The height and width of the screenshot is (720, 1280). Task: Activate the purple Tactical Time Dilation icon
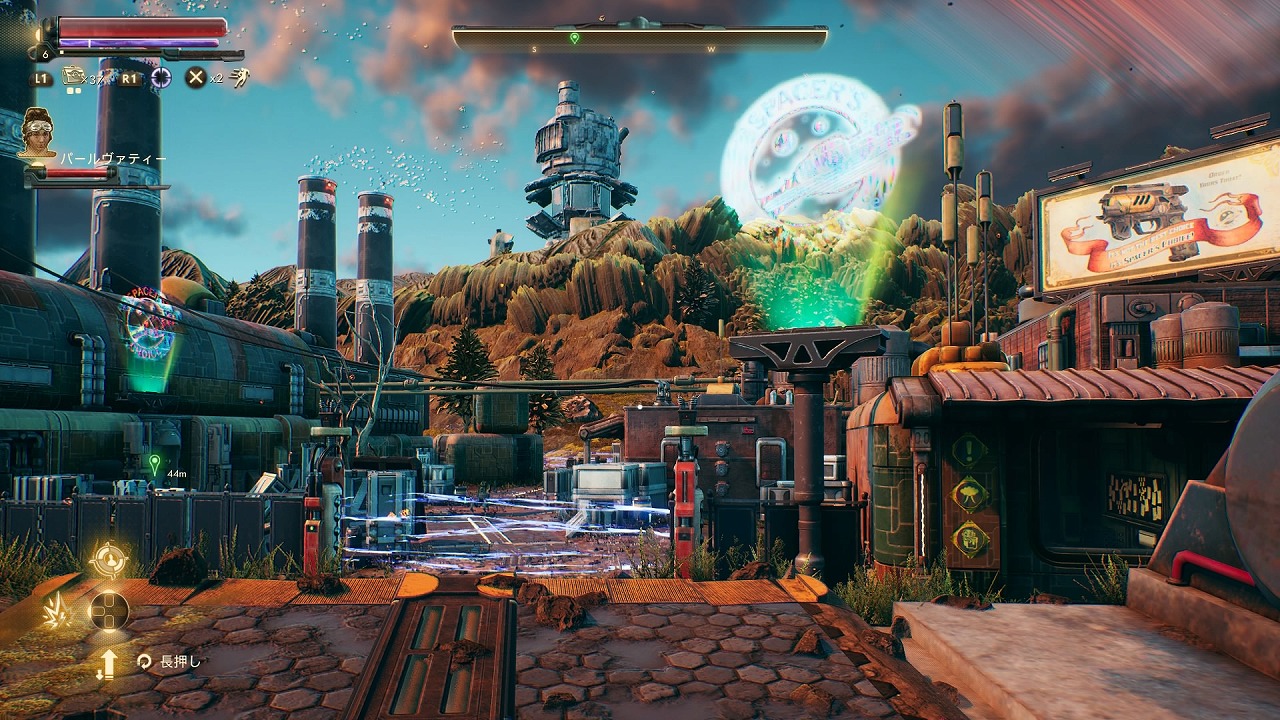coord(161,77)
